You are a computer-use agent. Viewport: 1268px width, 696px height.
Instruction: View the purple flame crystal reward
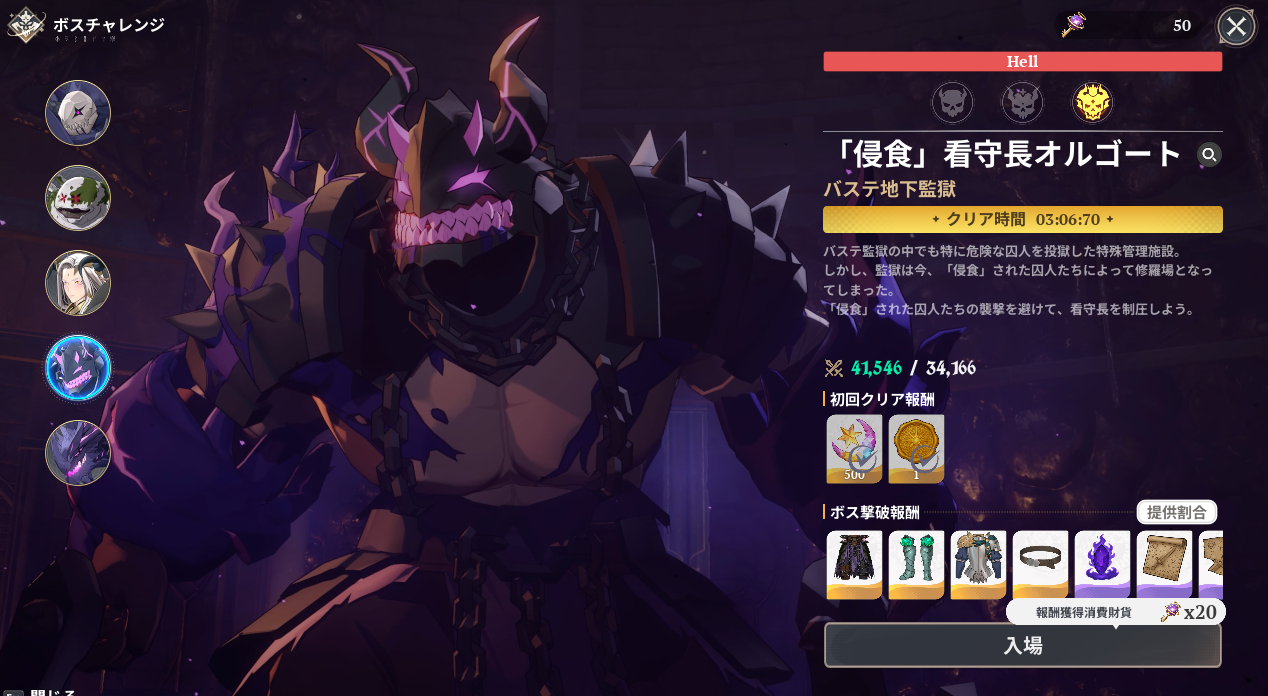tap(1102, 564)
